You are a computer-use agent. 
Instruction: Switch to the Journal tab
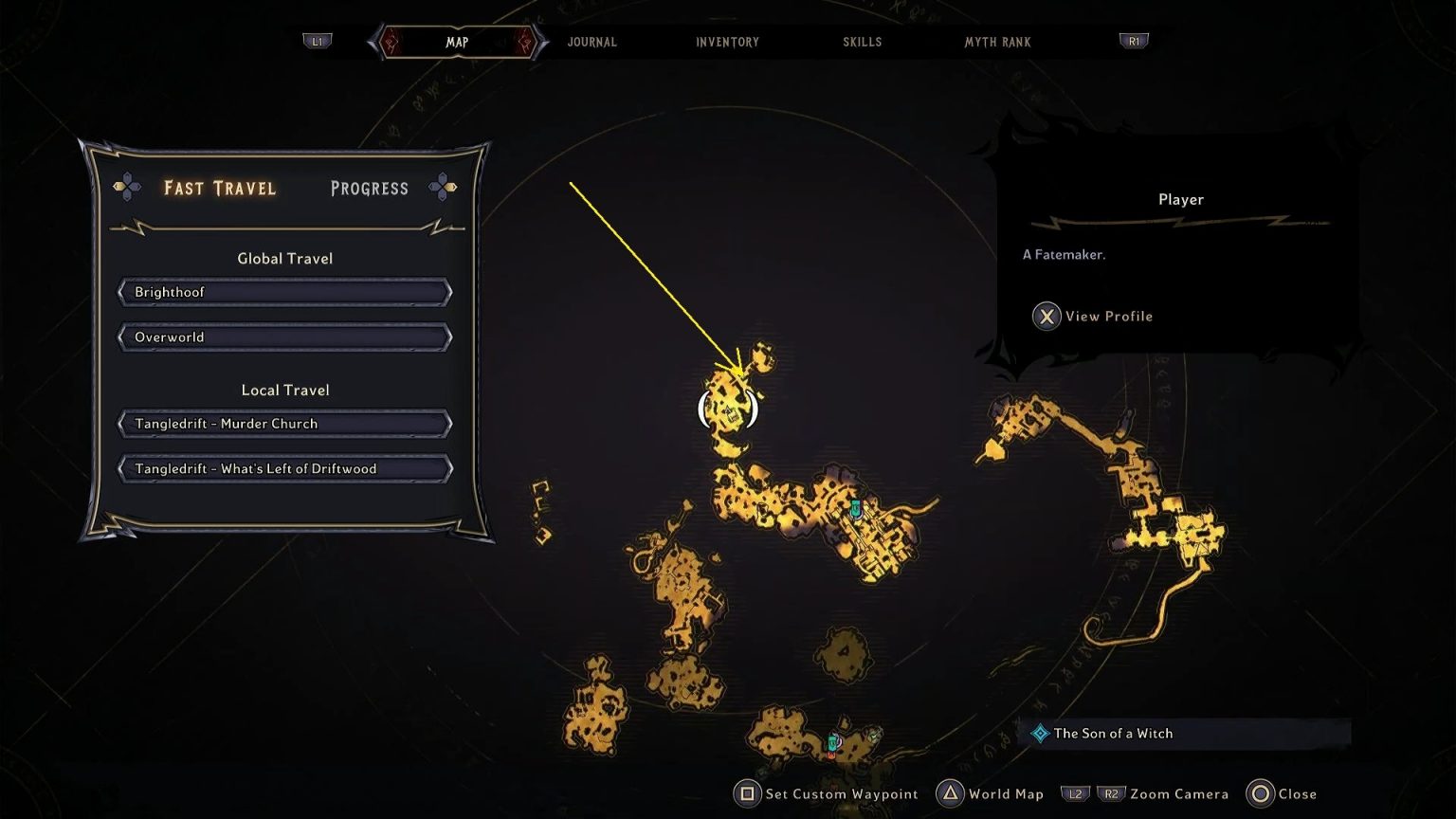tap(591, 42)
